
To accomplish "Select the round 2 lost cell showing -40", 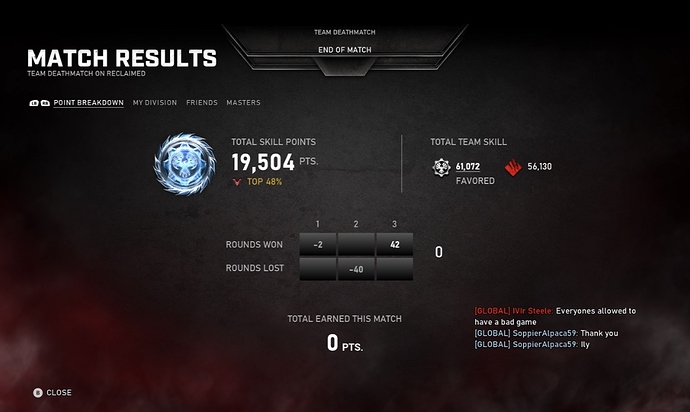I will (356, 268).
